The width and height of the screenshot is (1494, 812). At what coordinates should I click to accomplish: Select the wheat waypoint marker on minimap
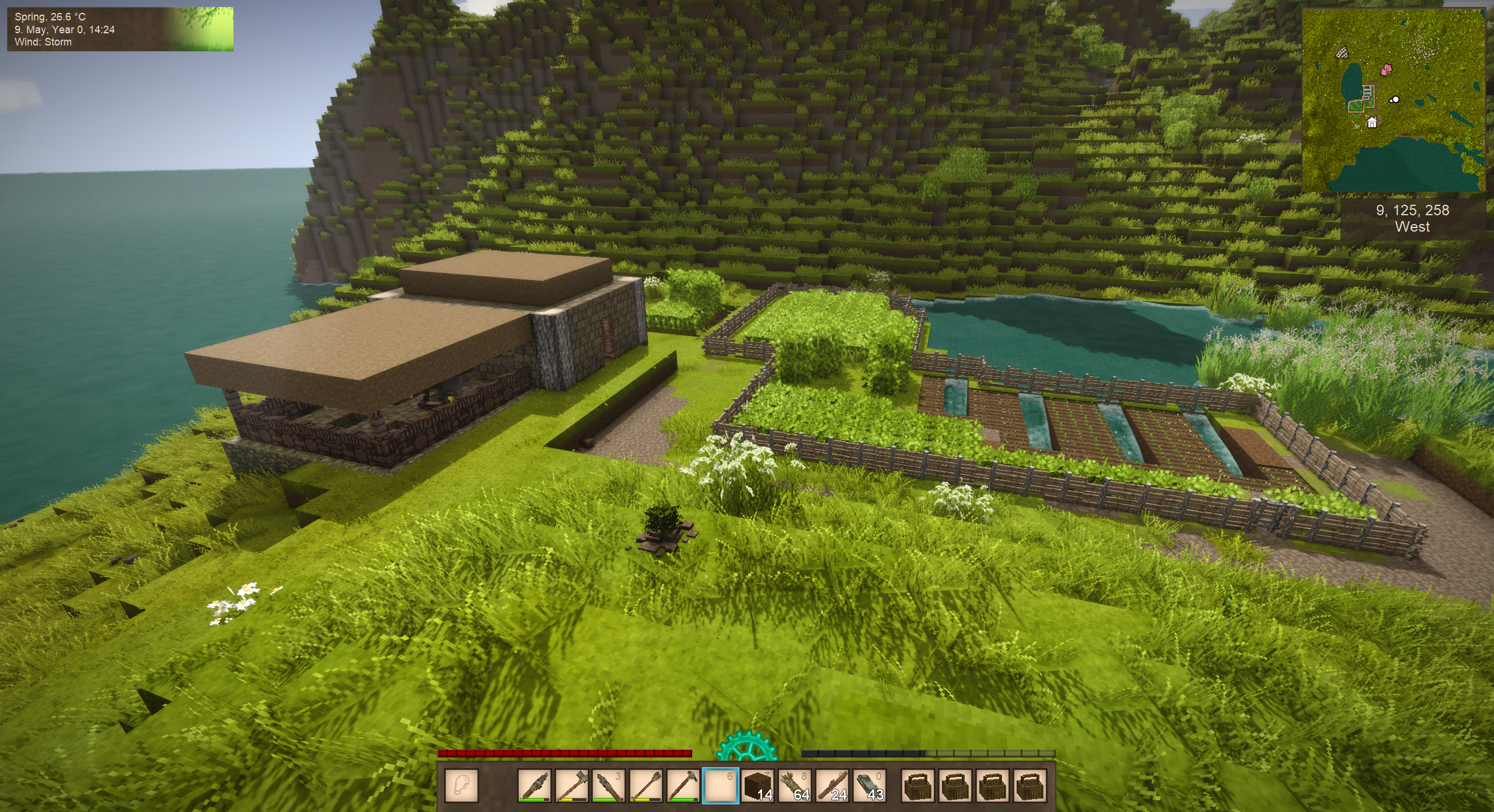(x=1343, y=53)
